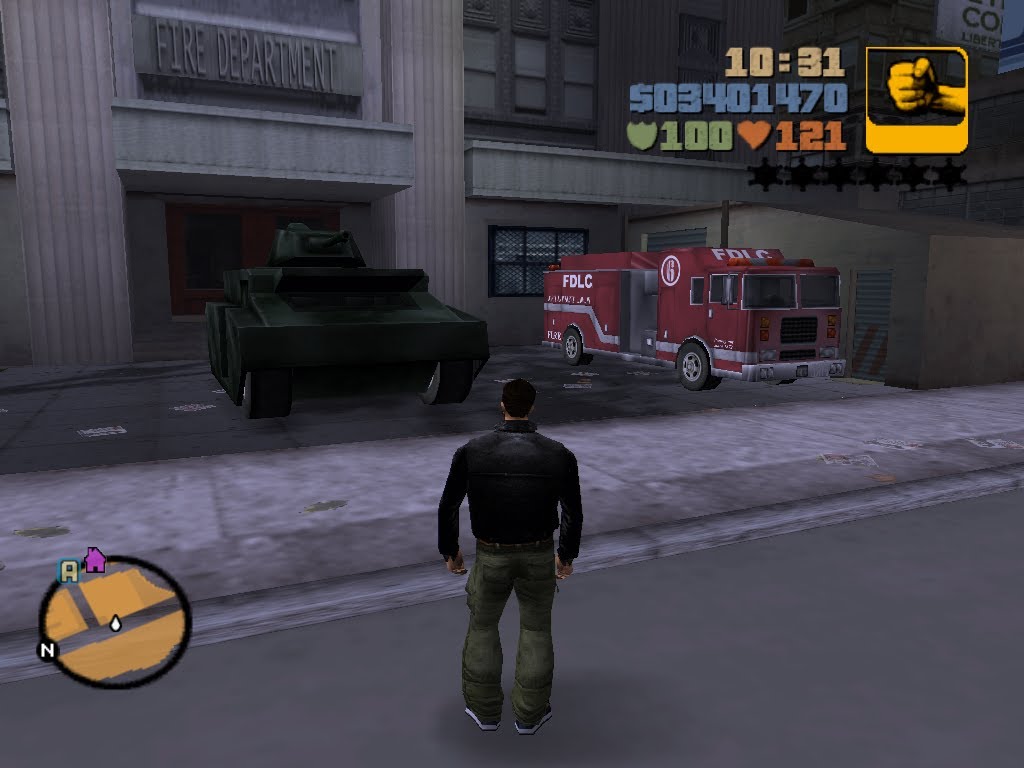Click the letter A radar blip

(68, 571)
